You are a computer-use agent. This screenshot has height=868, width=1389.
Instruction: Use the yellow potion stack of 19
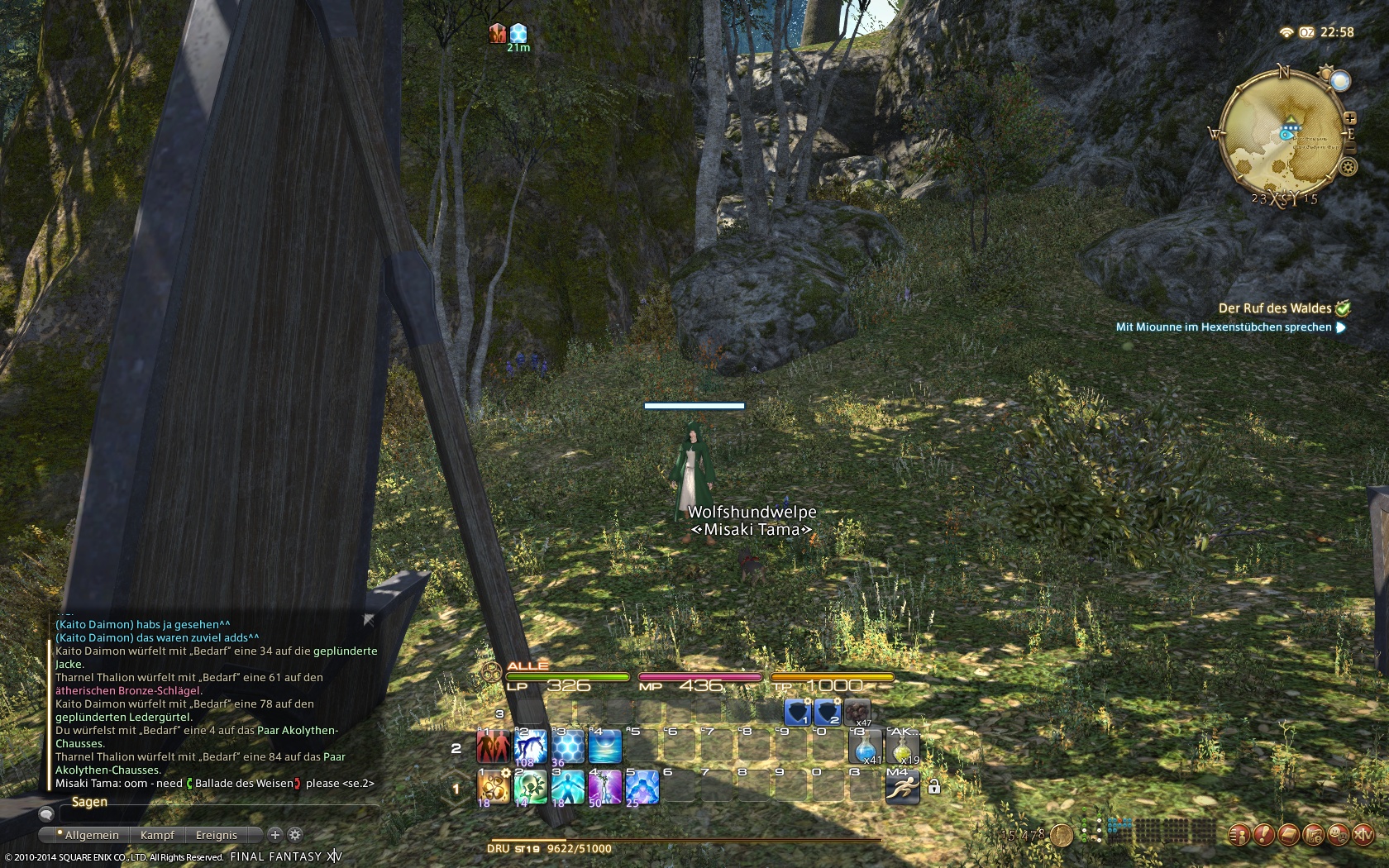click(902, 746)
